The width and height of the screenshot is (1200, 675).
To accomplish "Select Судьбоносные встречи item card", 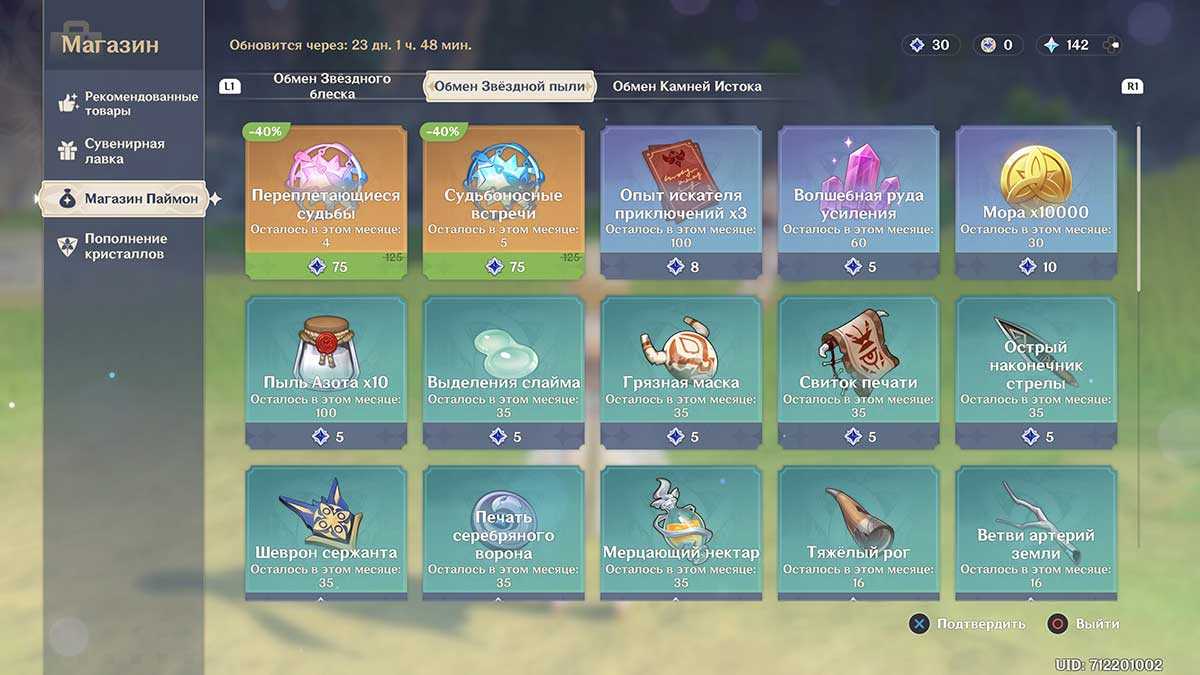I will 503,202.
